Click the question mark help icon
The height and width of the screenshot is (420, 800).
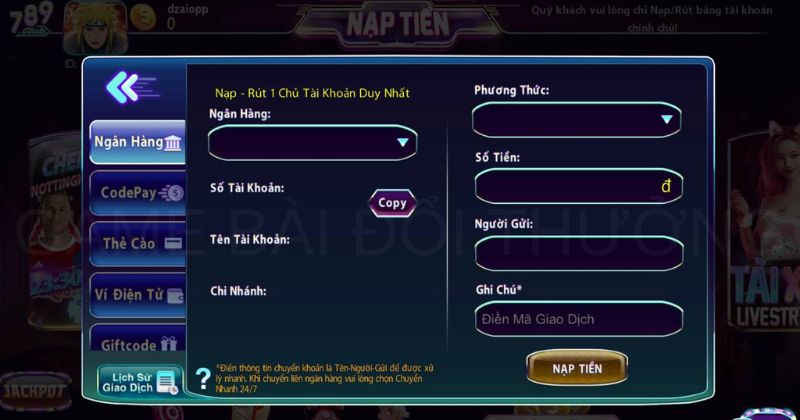point(204,372)
